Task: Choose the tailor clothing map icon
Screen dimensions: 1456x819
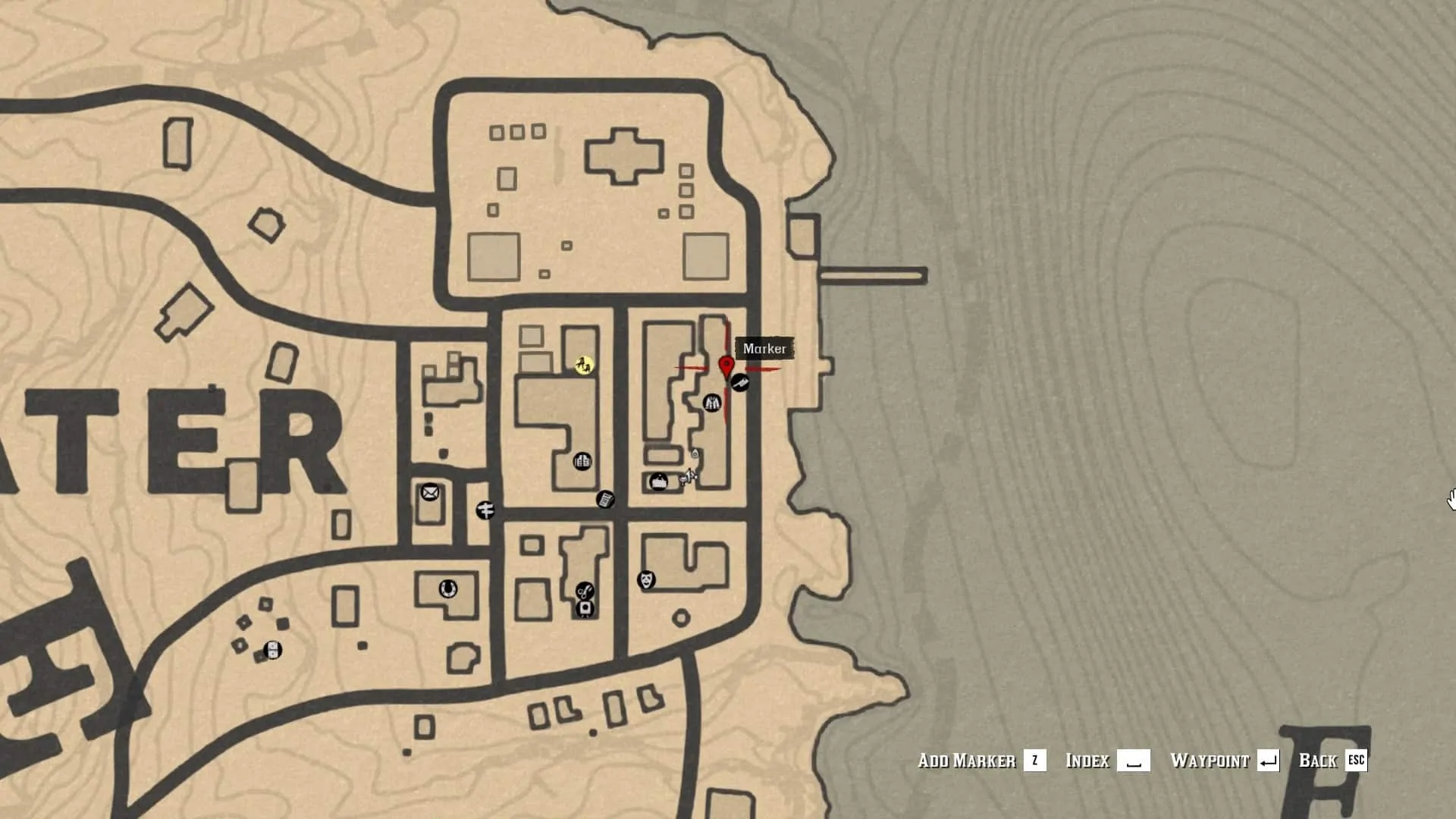Action: click(711, 403)
